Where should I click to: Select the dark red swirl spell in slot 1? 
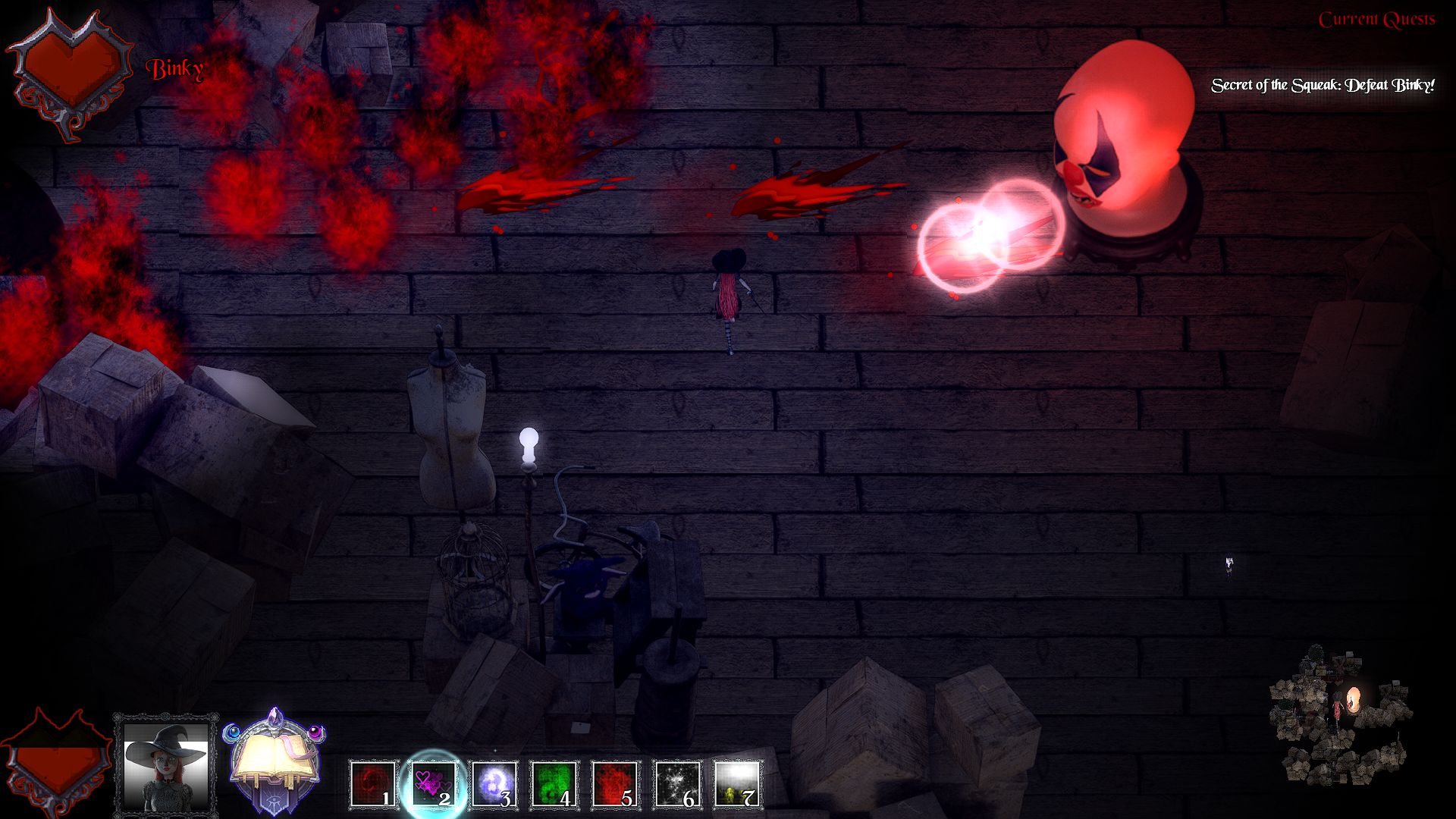(x=374, y=784)
